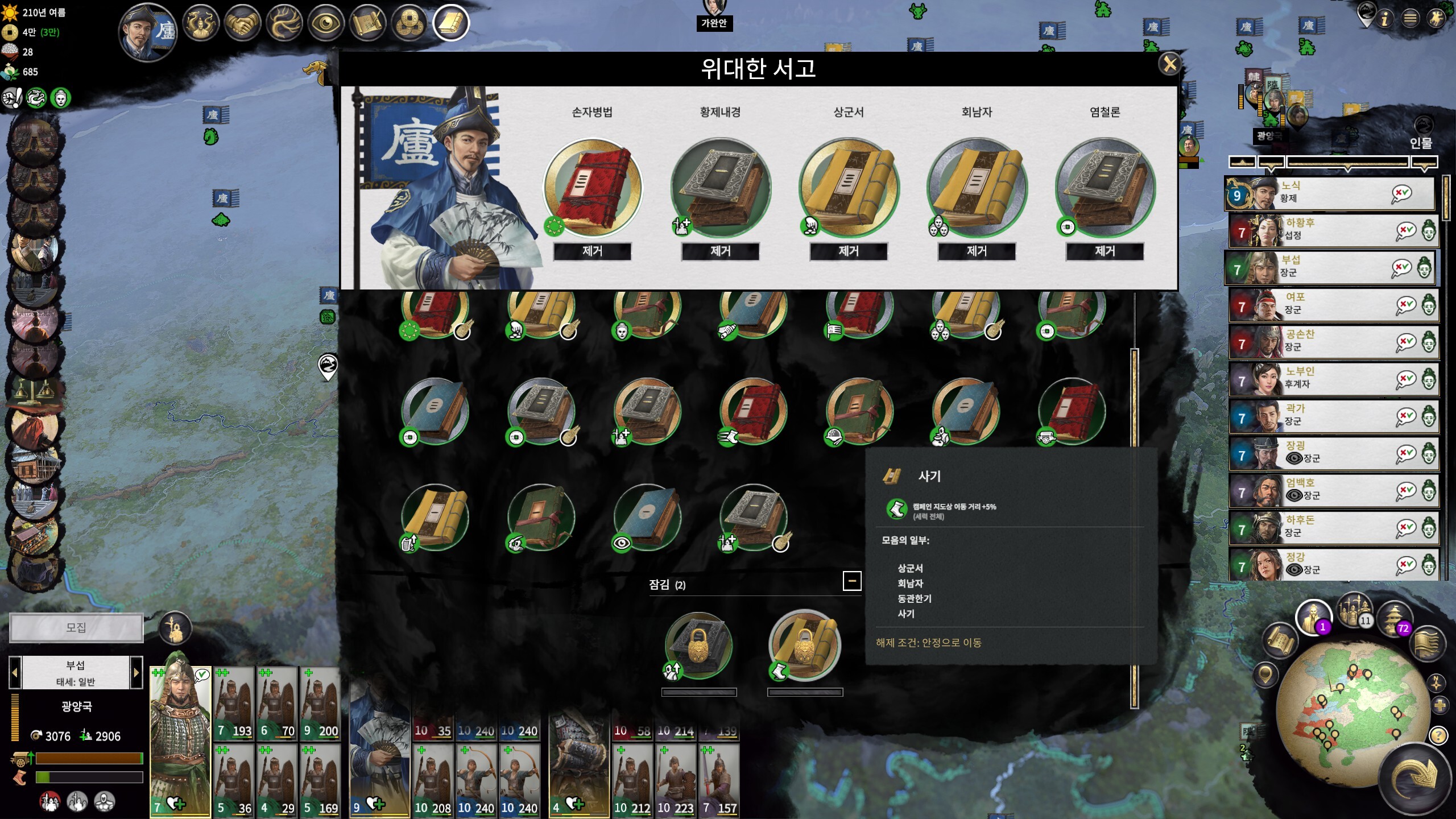Remove the 황제내경 book

(x=720, y=251)
